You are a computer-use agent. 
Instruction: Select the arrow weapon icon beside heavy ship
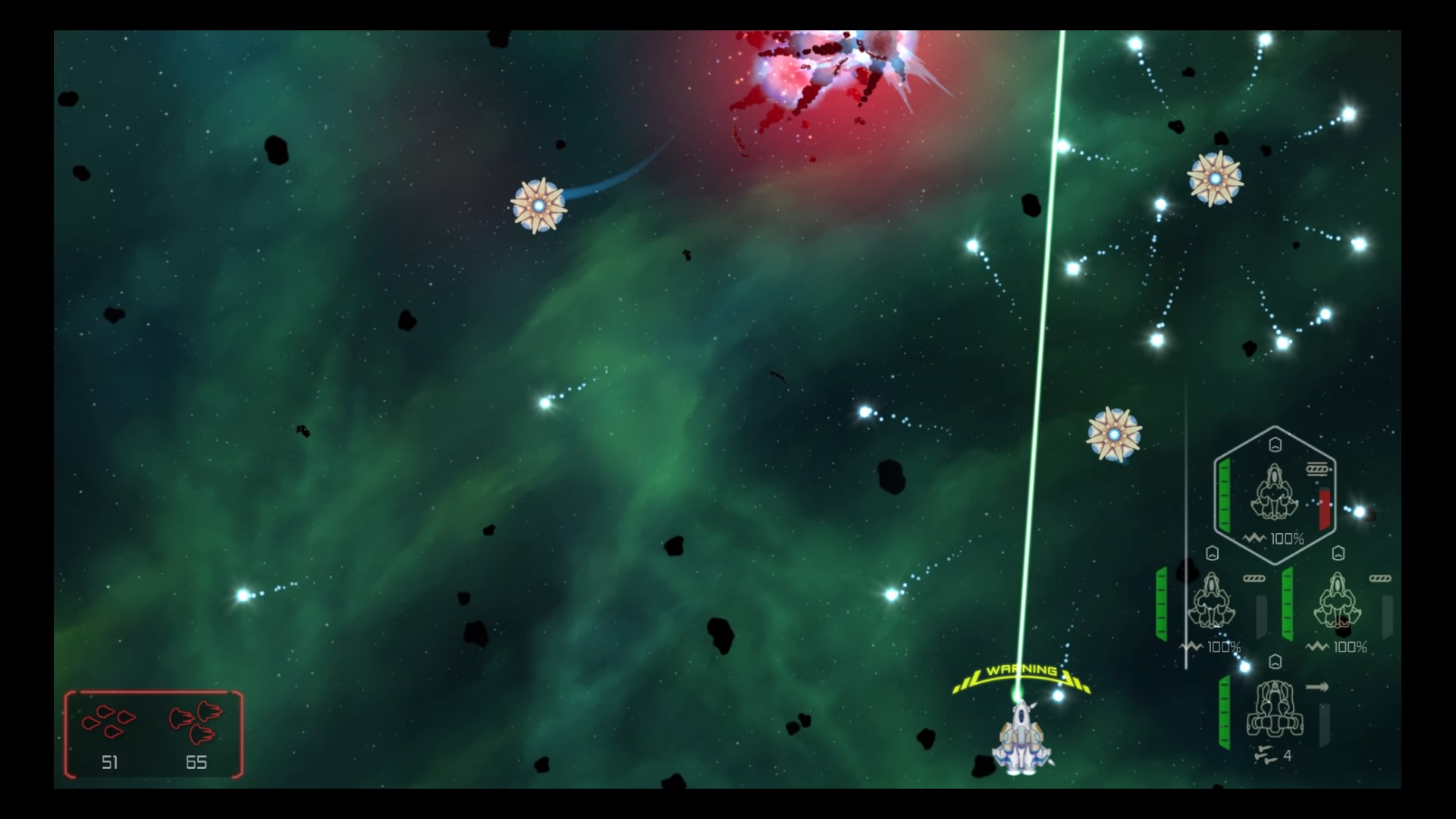1317,687
